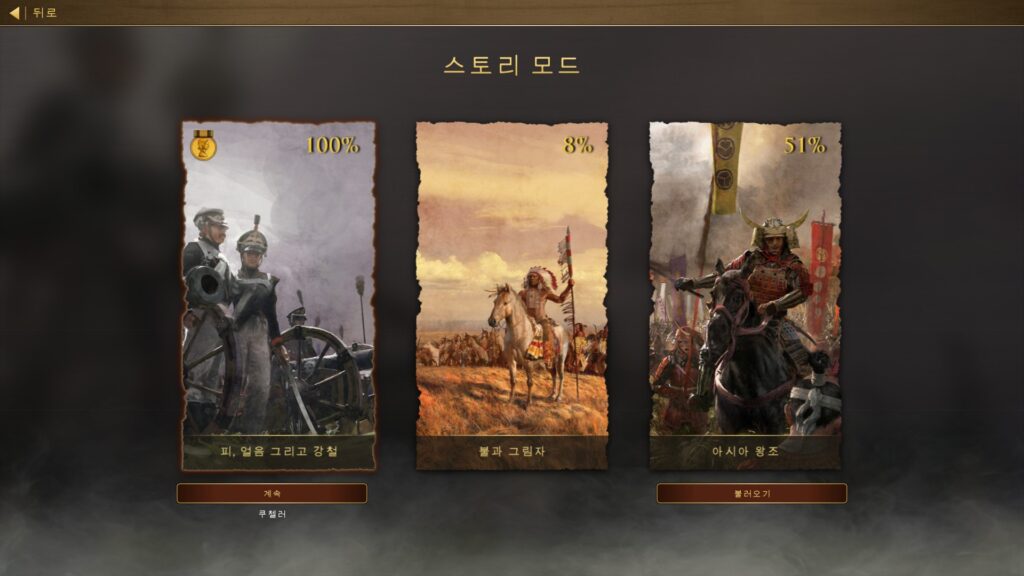This screenshot has width=1024, height=576.
Task: Open the 아시아 왕조 campaign card
Action: click(x=745, y=295)
